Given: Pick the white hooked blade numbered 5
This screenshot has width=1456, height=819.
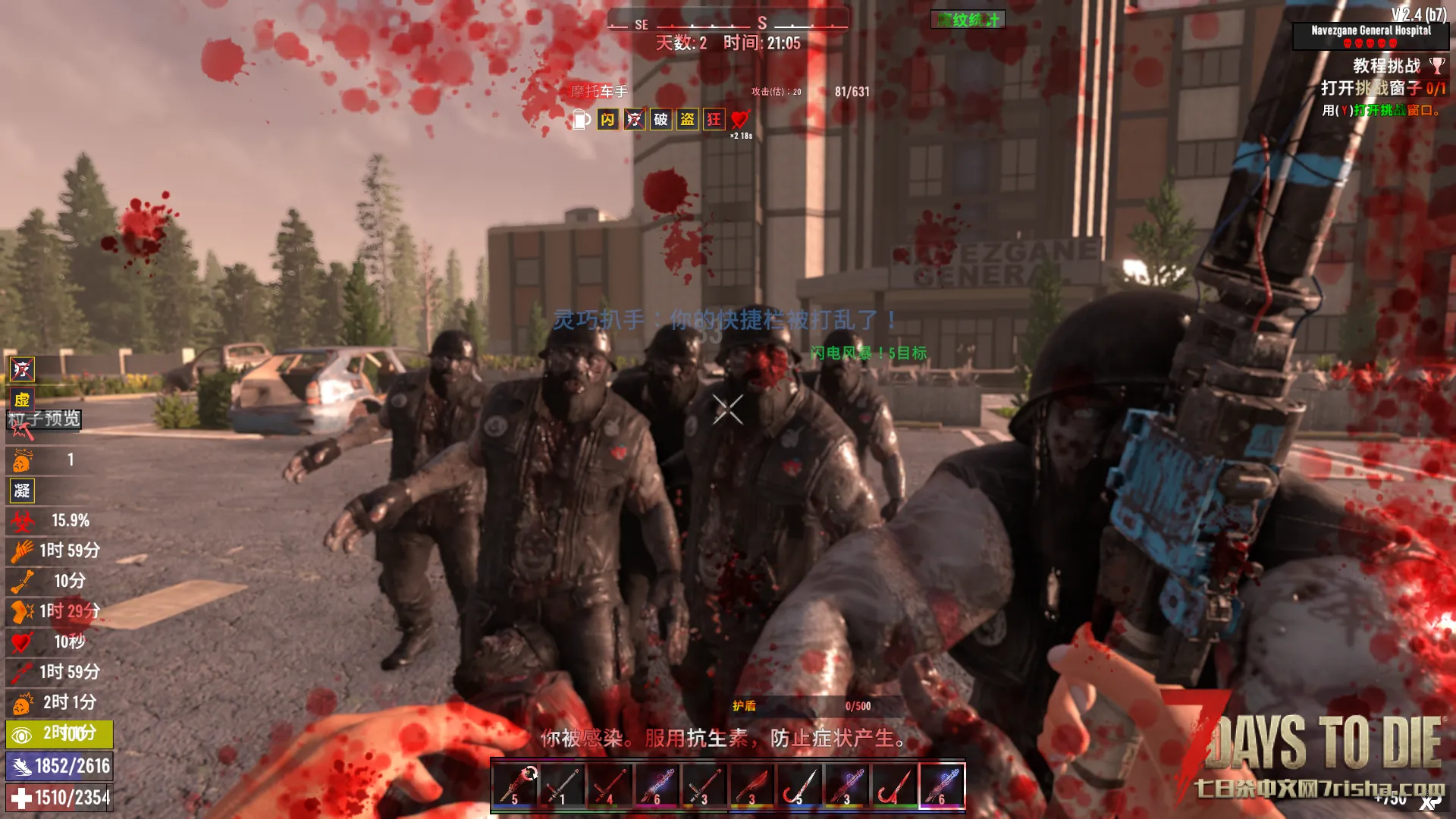Looking at the screenshot, I should 799,786.
